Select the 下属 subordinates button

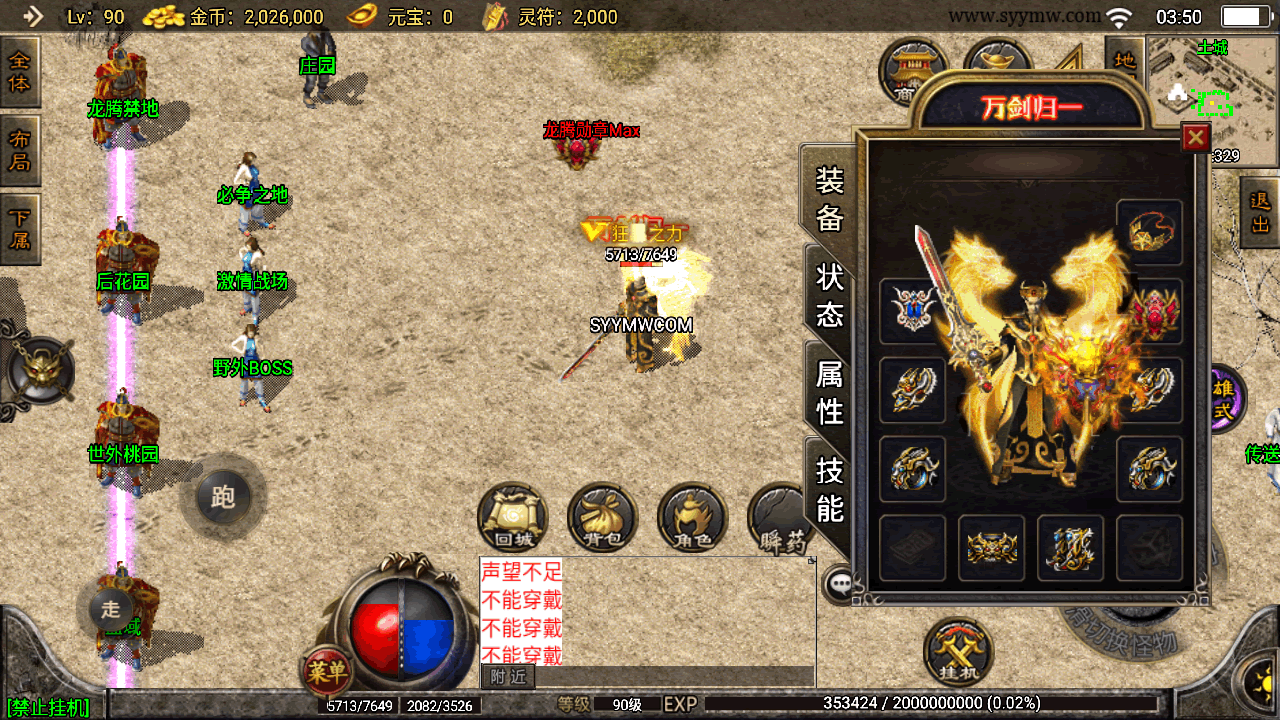coord(19,229)
